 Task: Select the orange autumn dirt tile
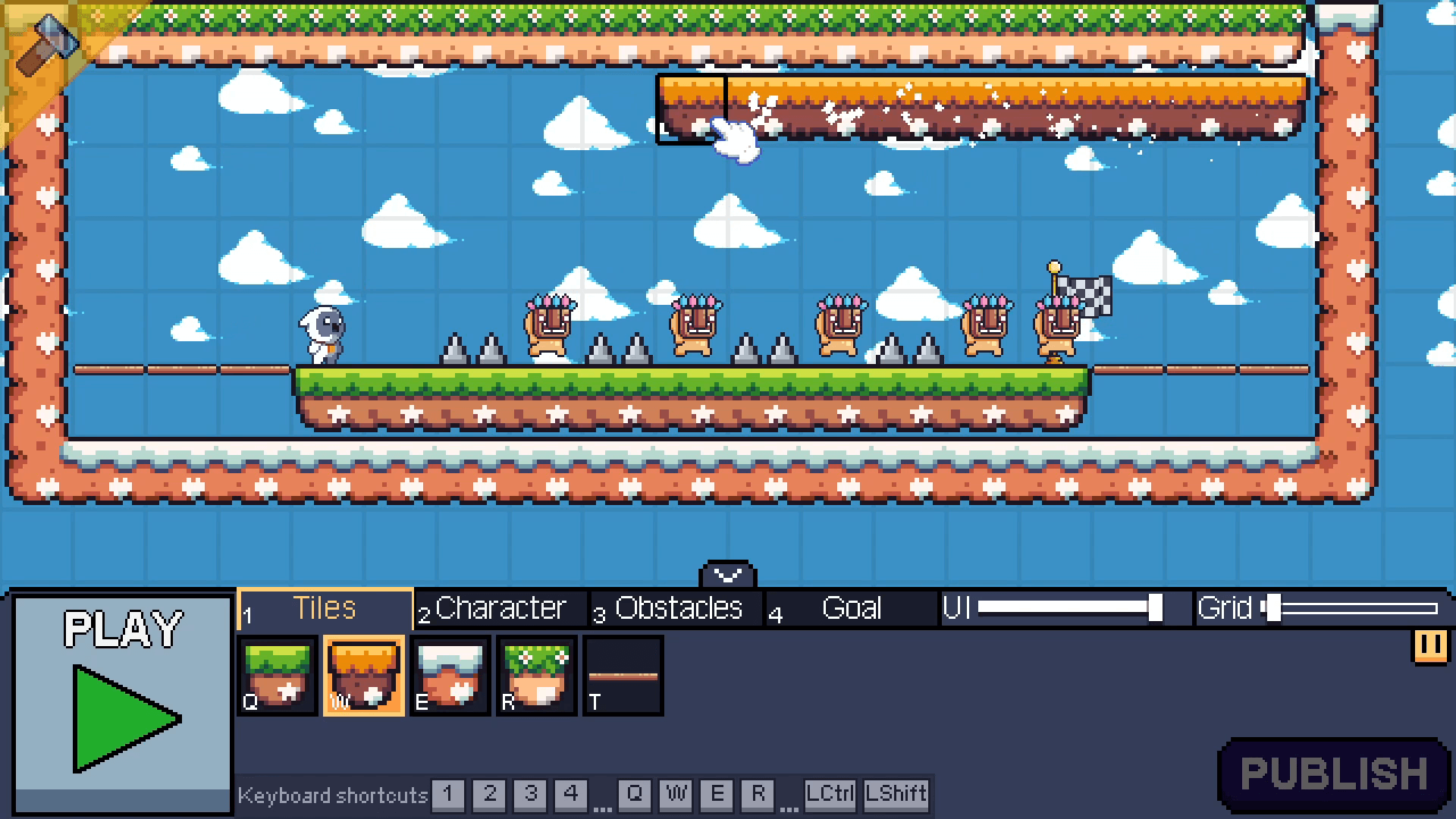click(x=364, y=676)
